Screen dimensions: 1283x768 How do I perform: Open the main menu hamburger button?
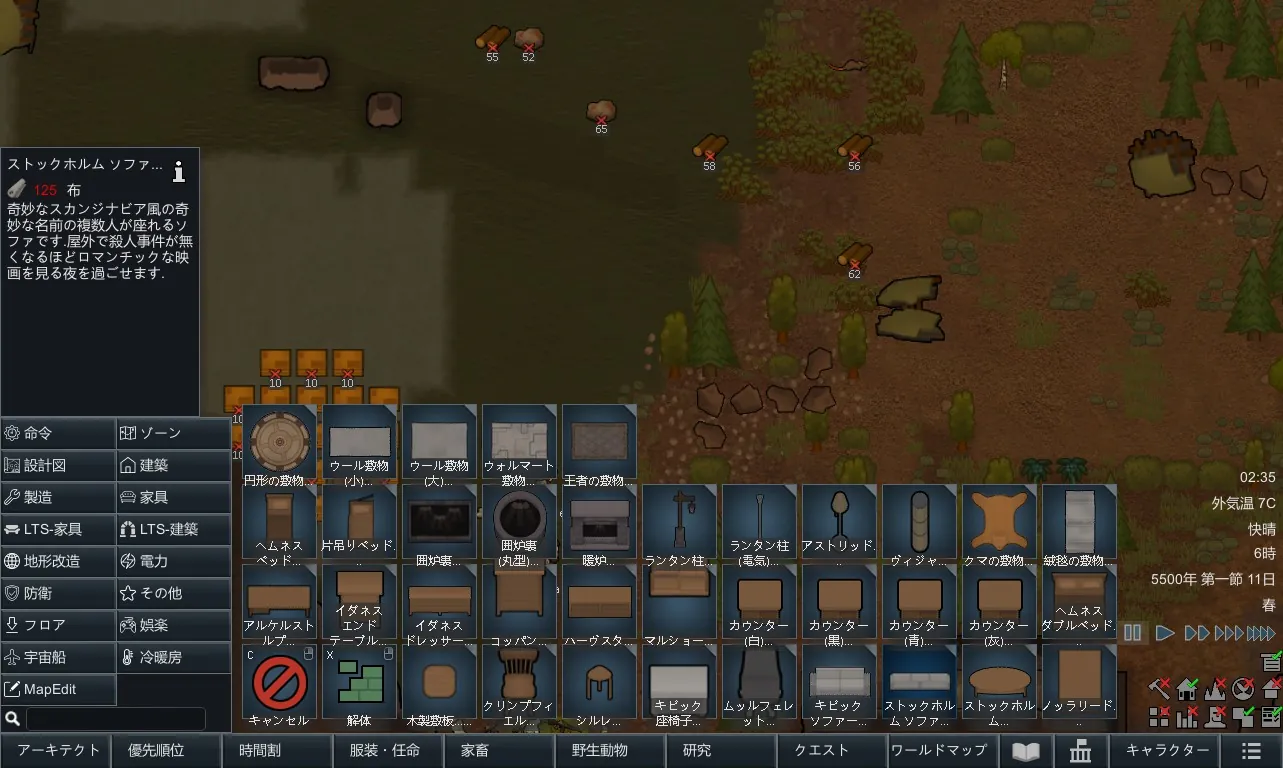point(1250,751)
